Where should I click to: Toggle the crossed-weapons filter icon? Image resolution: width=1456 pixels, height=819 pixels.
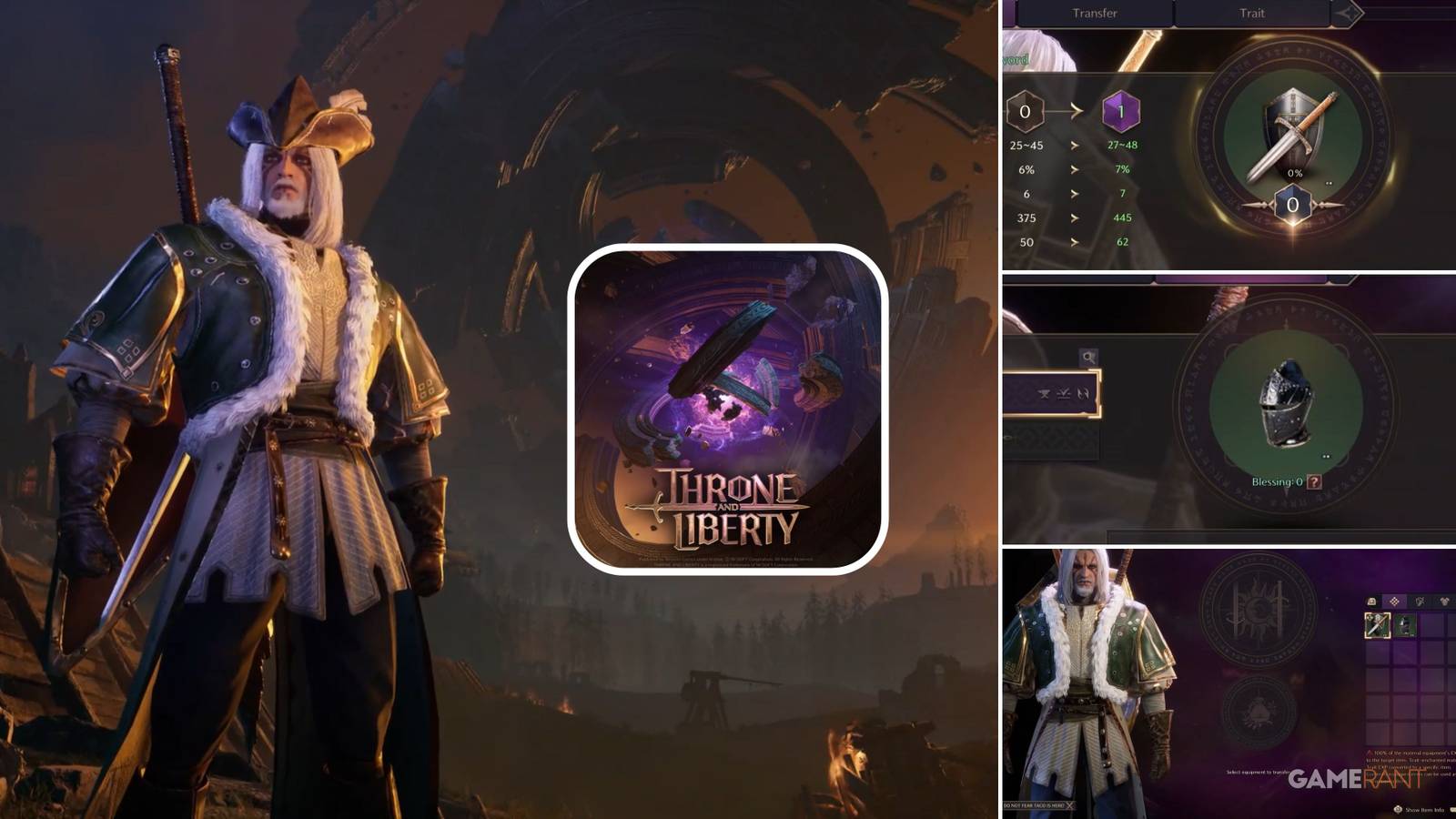(1084, 394)
